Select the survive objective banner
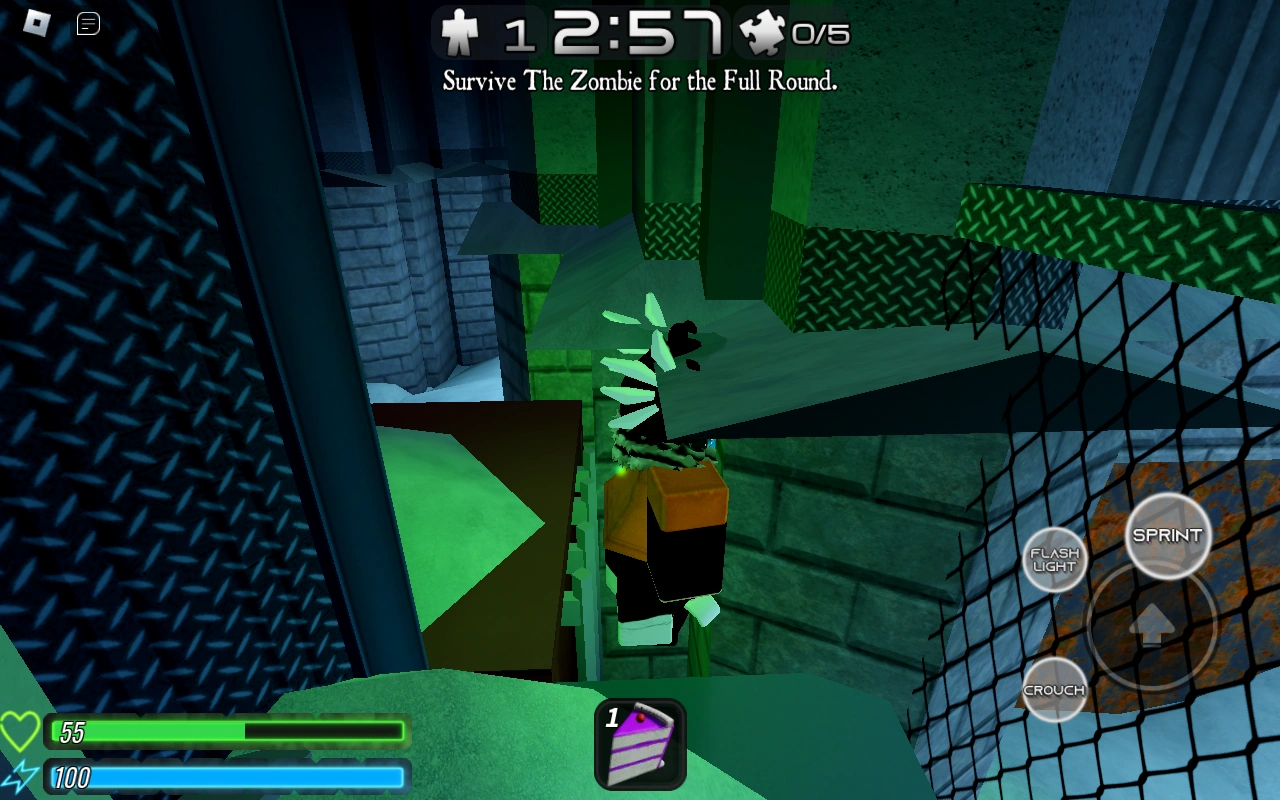This screenshot has width=1280, height=800. coord(639,80)
